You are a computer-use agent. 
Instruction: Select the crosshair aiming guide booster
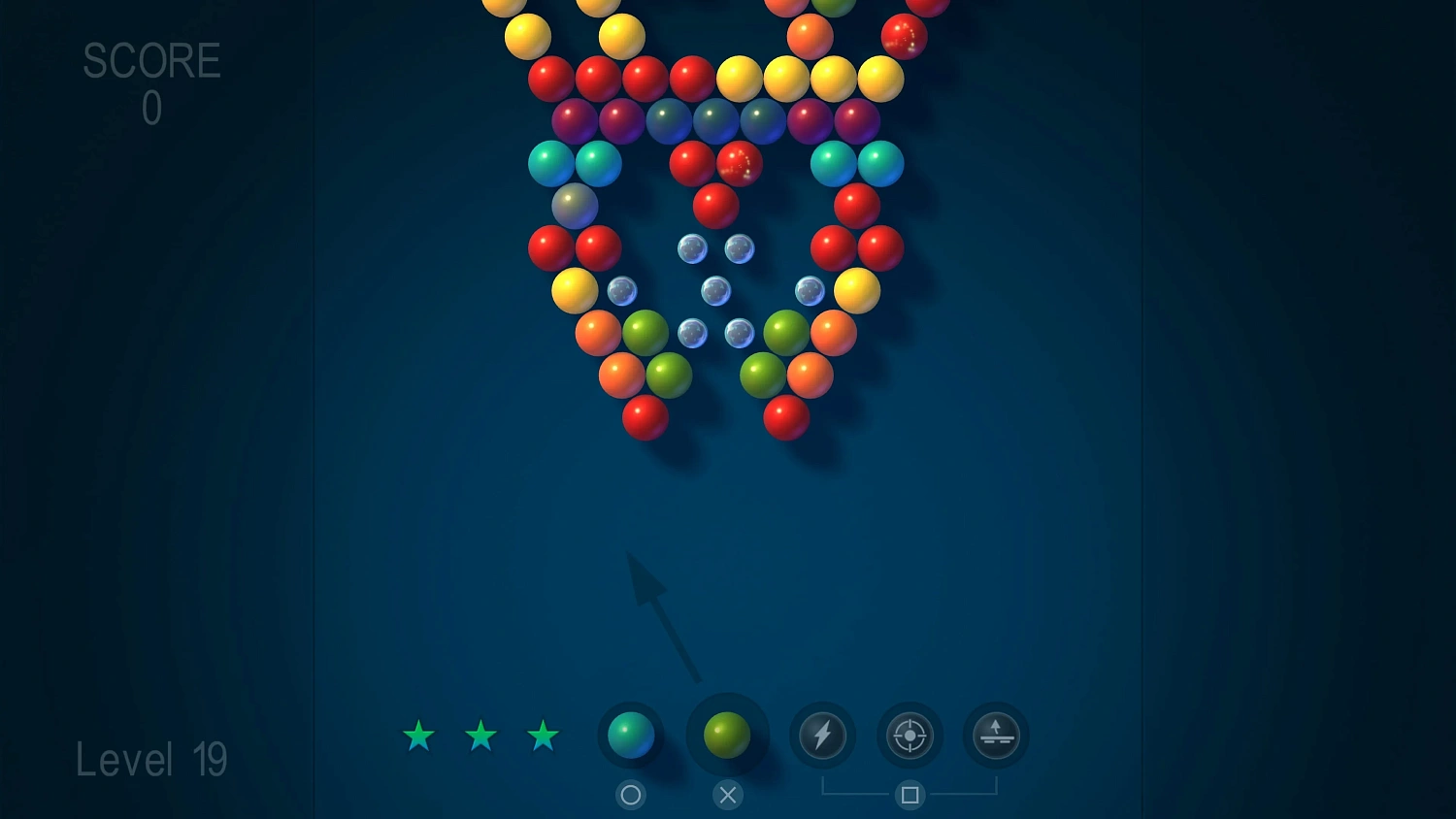(909, 736)
